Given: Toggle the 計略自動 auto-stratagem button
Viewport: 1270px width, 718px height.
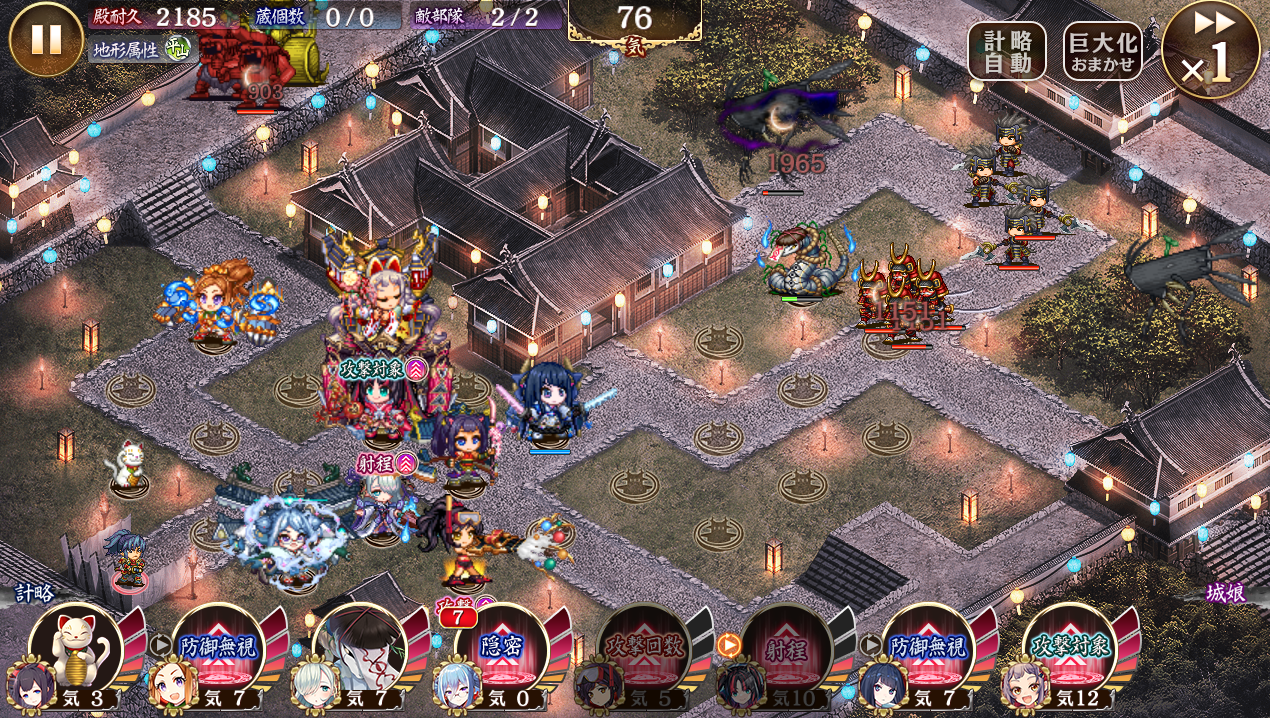Looking at the screenshot, I should coord(1006,51).
